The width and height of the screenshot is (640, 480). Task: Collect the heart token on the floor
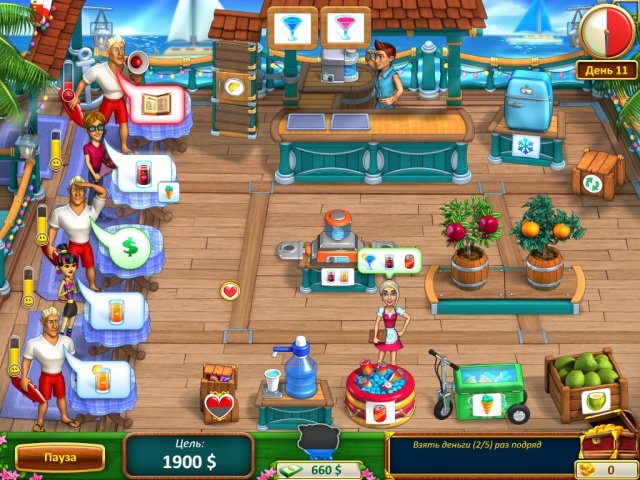230,291
